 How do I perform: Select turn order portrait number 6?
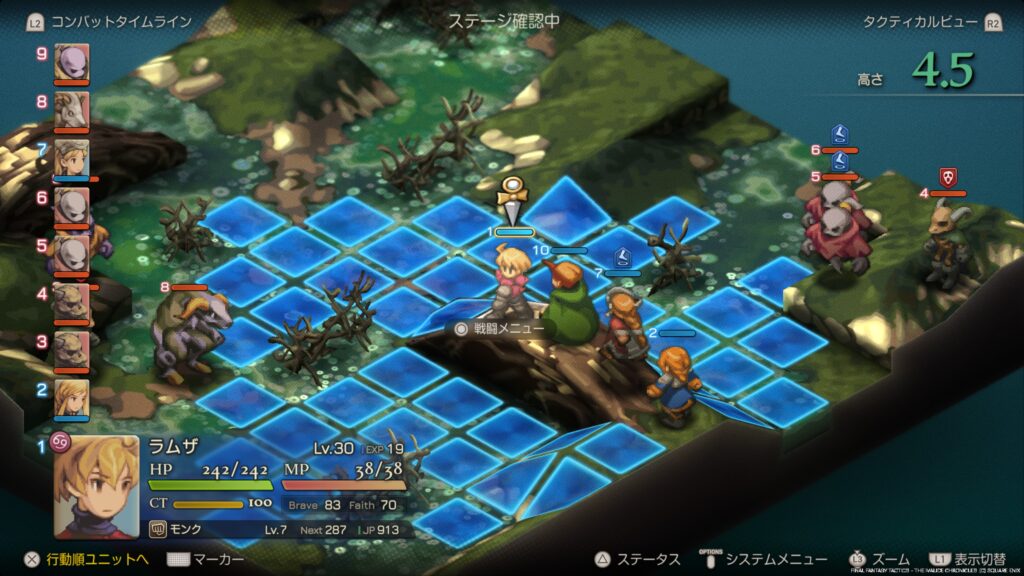pyautogui.click(x=71, y=206)
